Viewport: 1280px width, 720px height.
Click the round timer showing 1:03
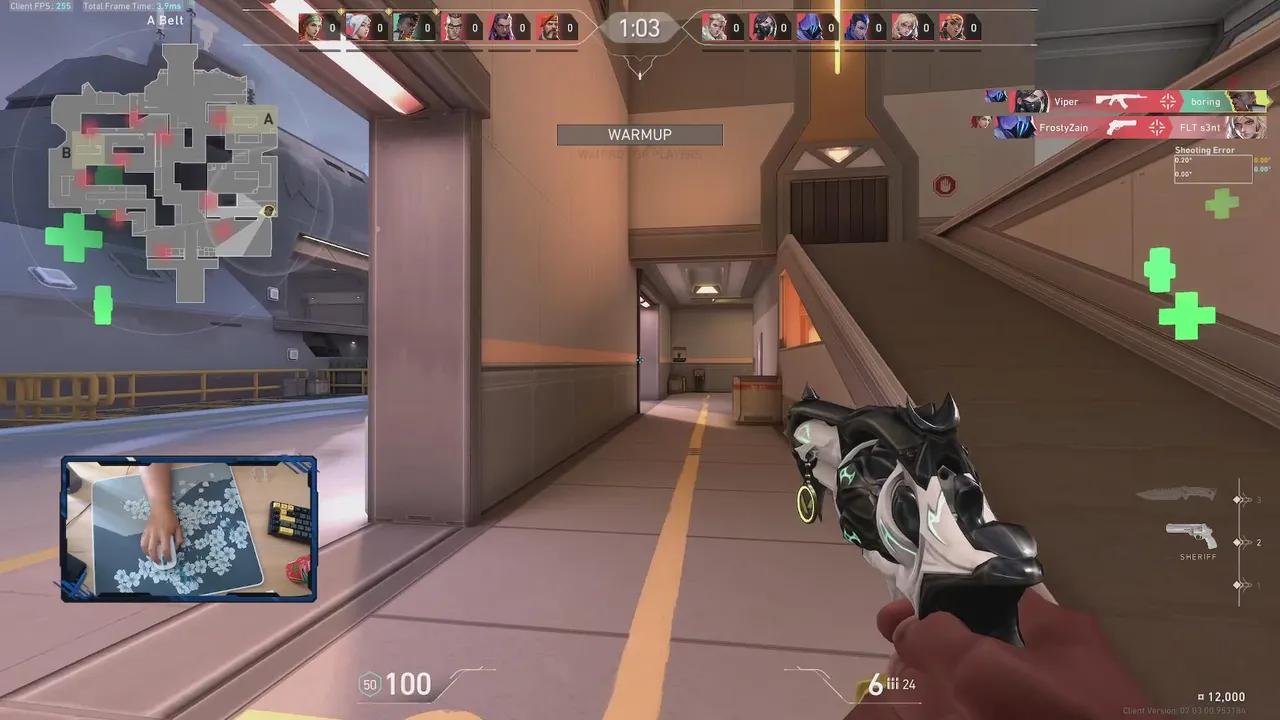[x=639, y=28]
